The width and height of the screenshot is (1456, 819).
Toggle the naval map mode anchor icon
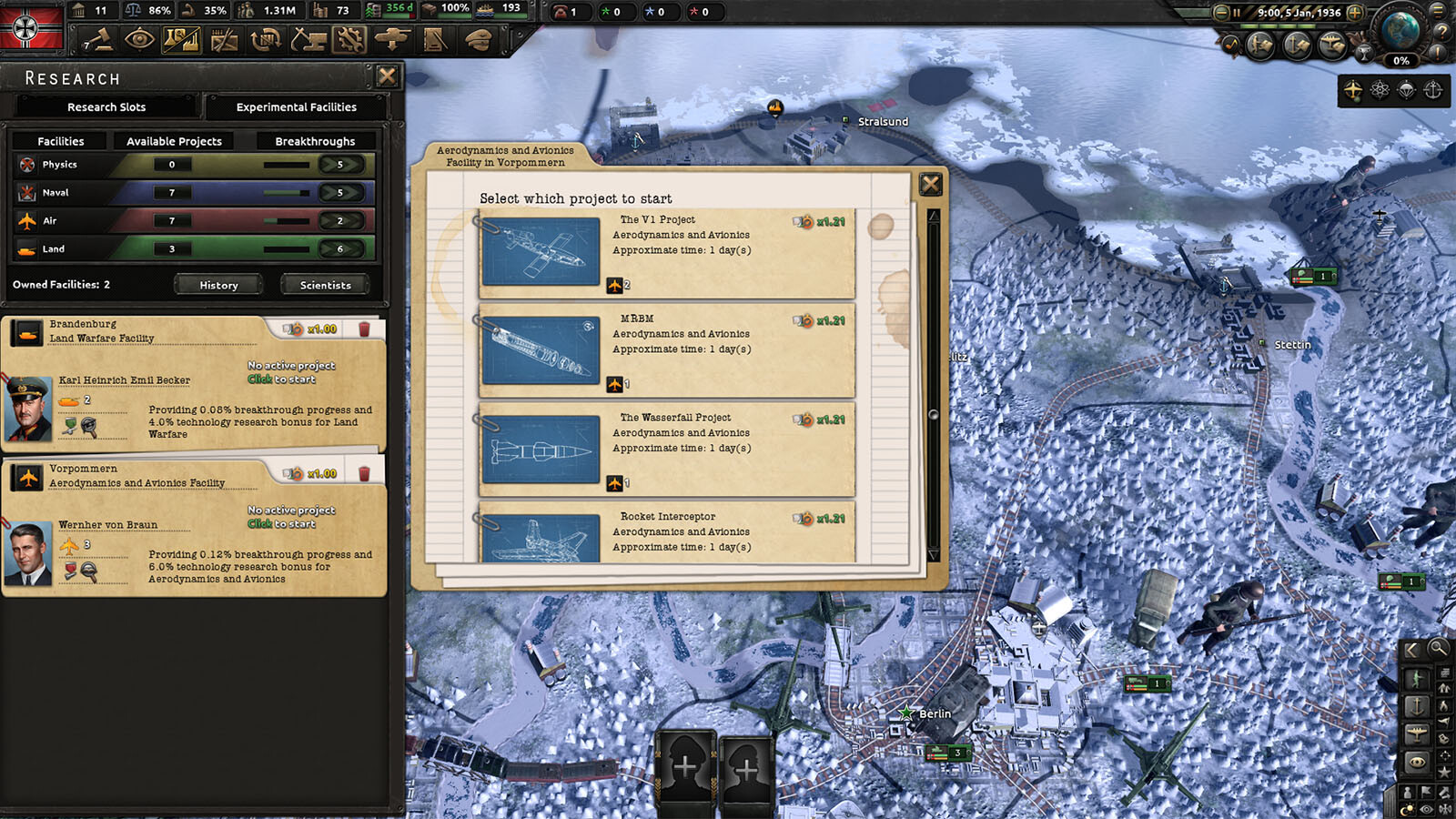1296,44
